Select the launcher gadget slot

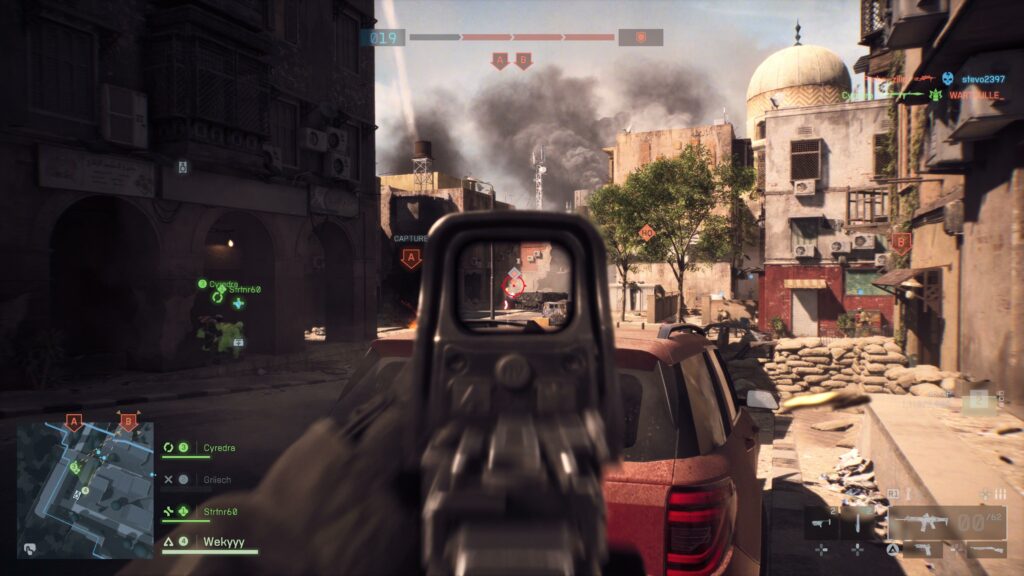(821, 521)
